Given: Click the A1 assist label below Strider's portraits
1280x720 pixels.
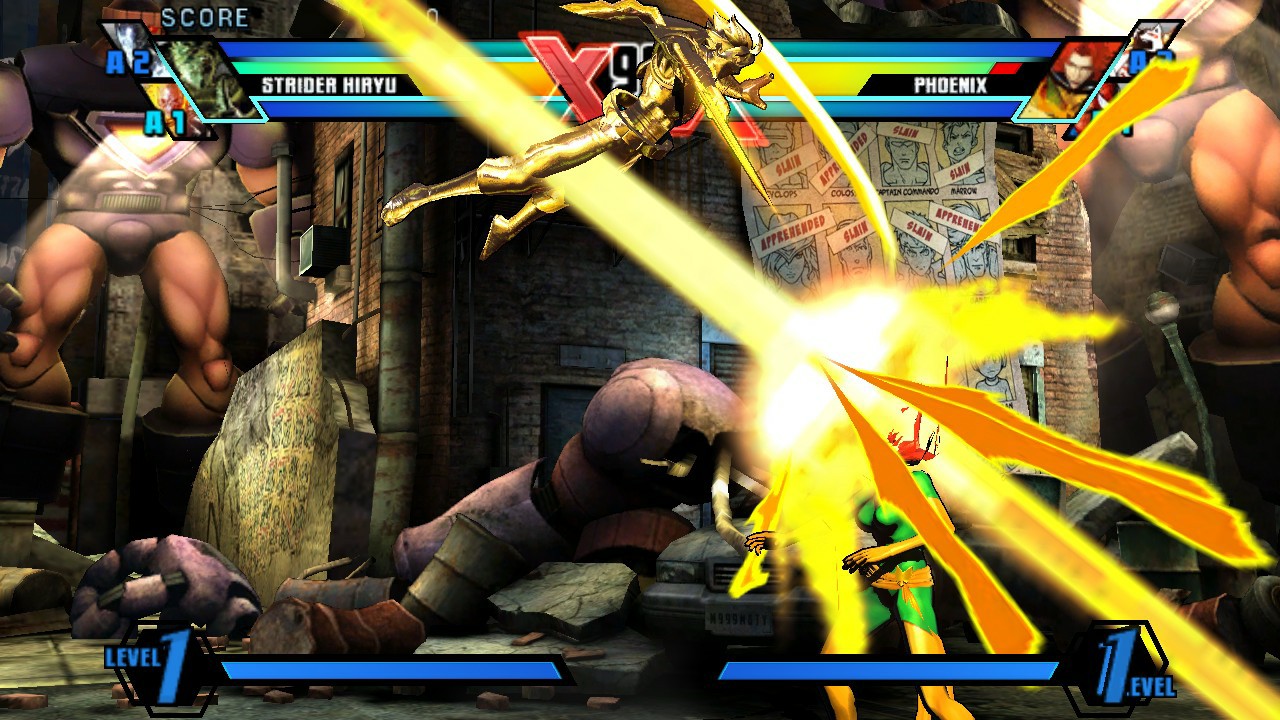Looking at the screenshot, I should [165, 122].
